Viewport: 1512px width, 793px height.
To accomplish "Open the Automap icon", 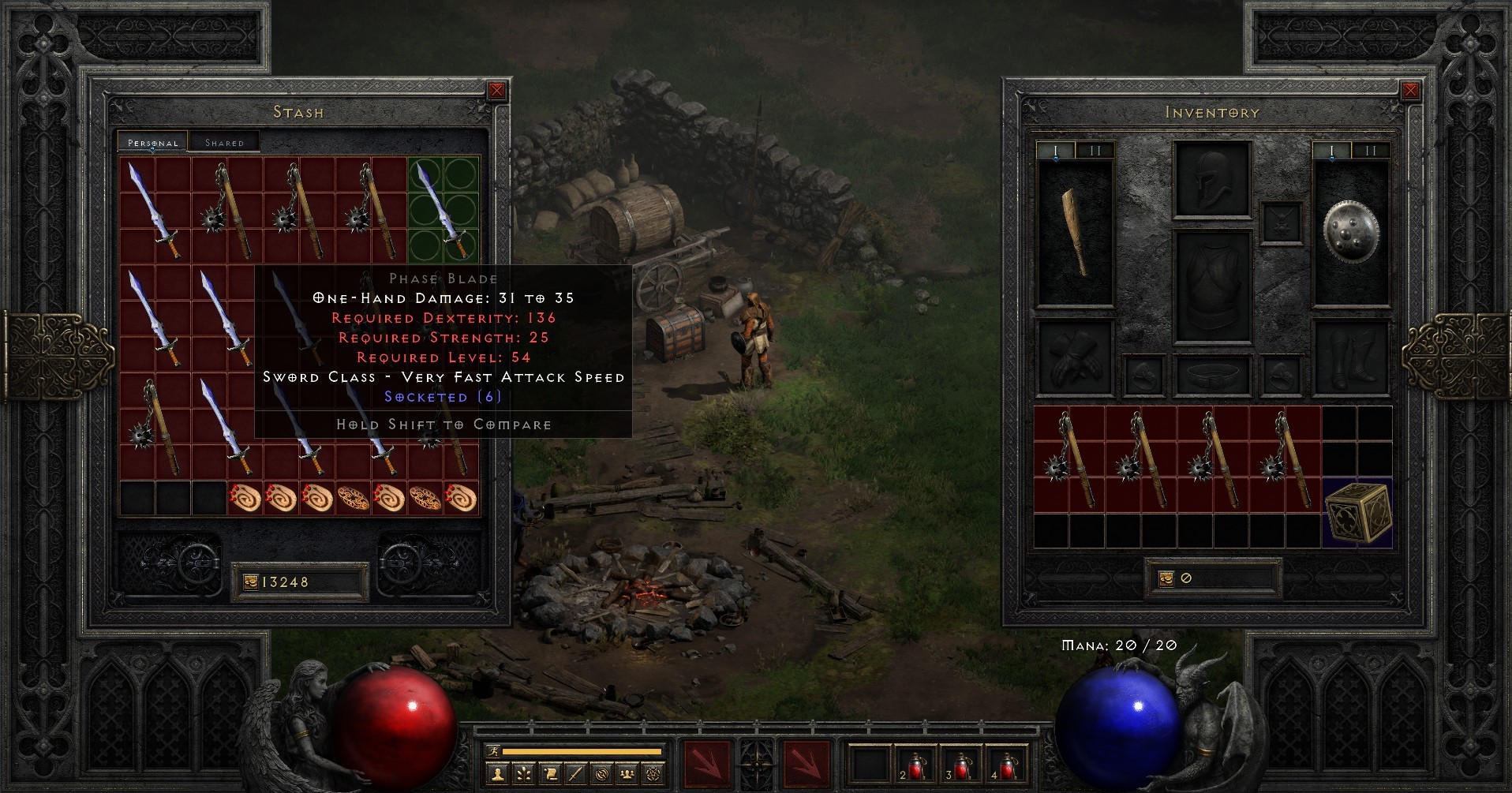I will 603,774.
